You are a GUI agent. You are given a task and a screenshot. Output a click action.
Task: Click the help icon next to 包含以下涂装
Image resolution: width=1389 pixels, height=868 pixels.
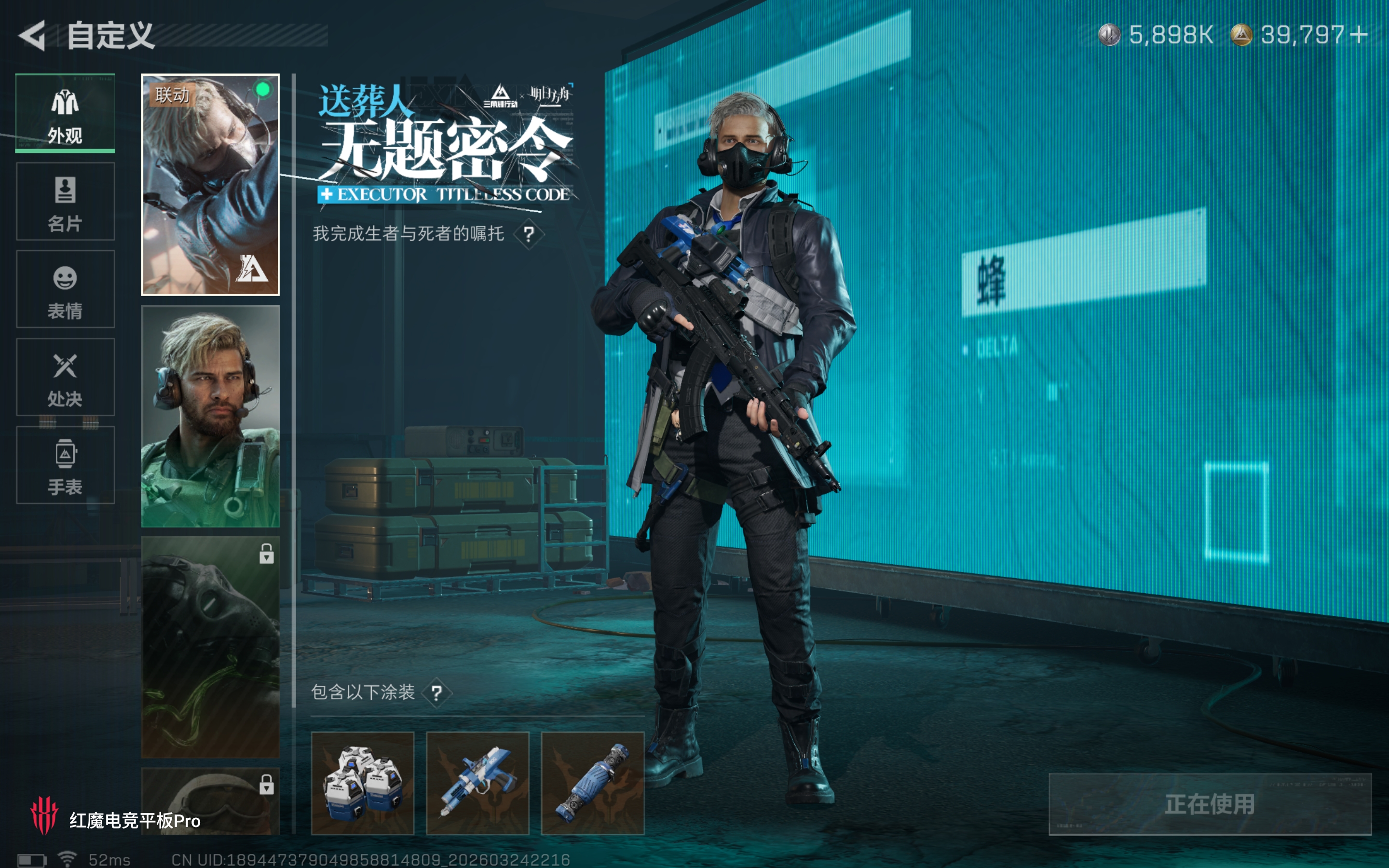(x=437, y=692)
